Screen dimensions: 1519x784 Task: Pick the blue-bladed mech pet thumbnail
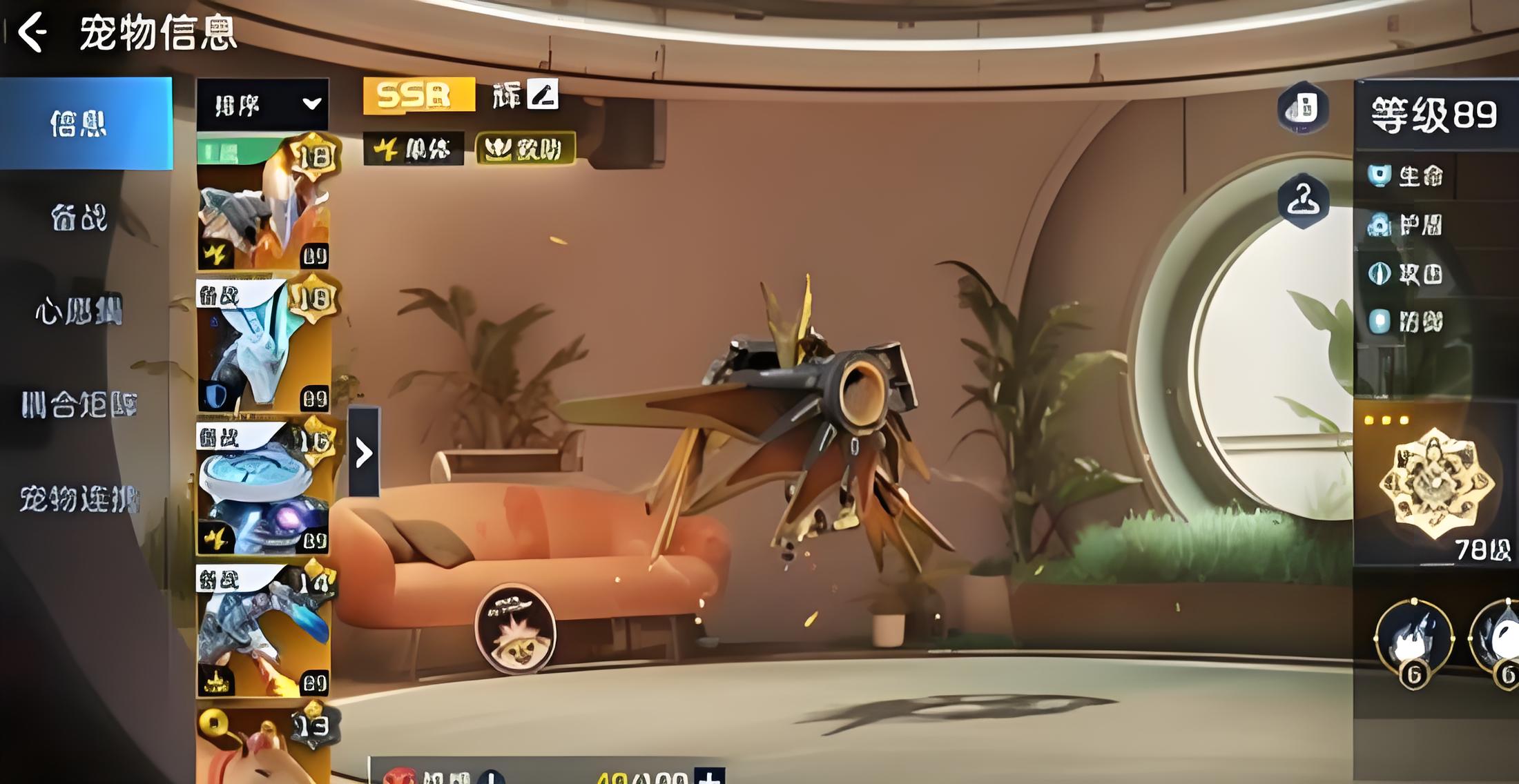[x=263, y=630]
